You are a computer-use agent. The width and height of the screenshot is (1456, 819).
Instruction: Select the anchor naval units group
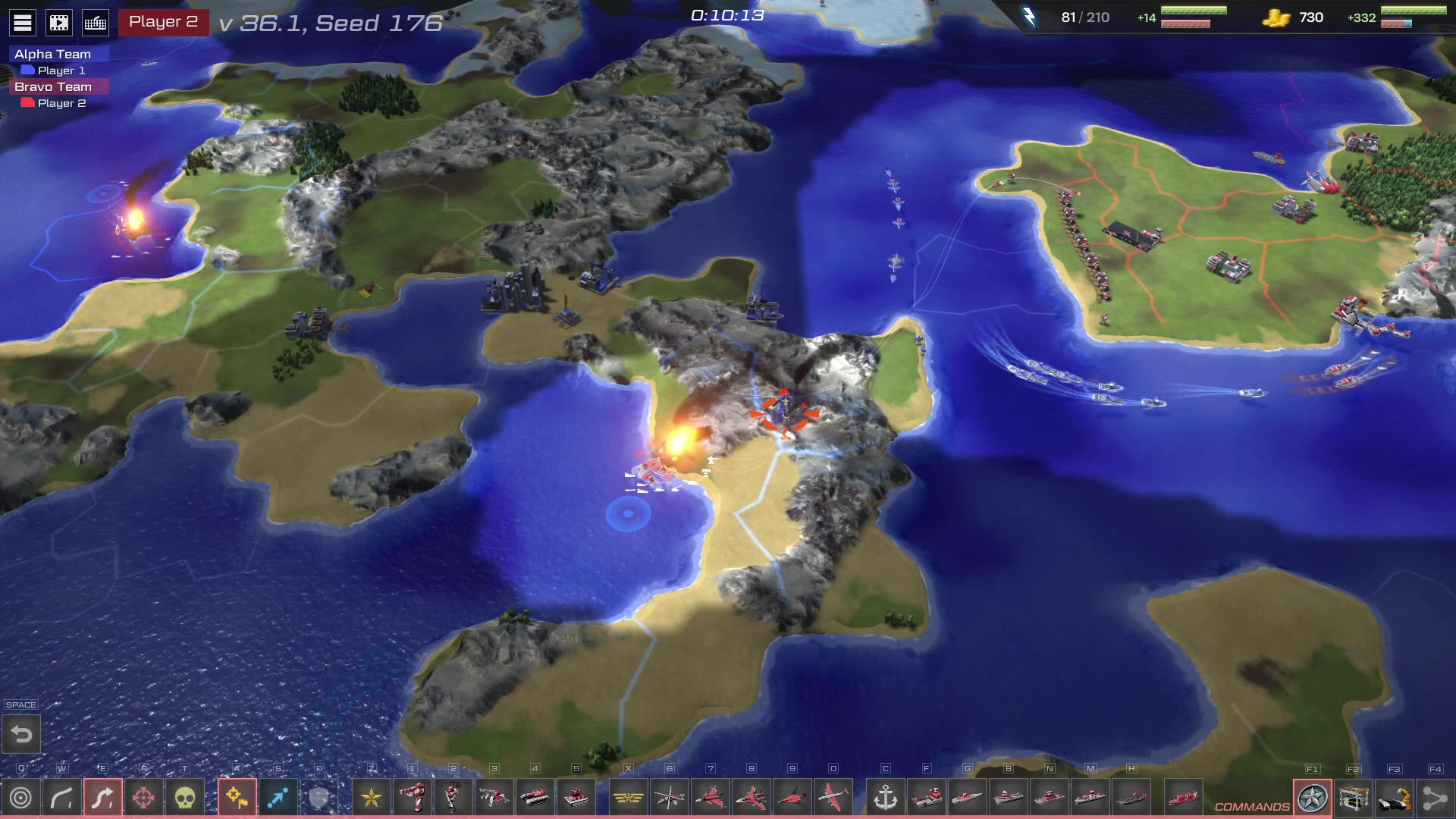click(x=885, y=798)
